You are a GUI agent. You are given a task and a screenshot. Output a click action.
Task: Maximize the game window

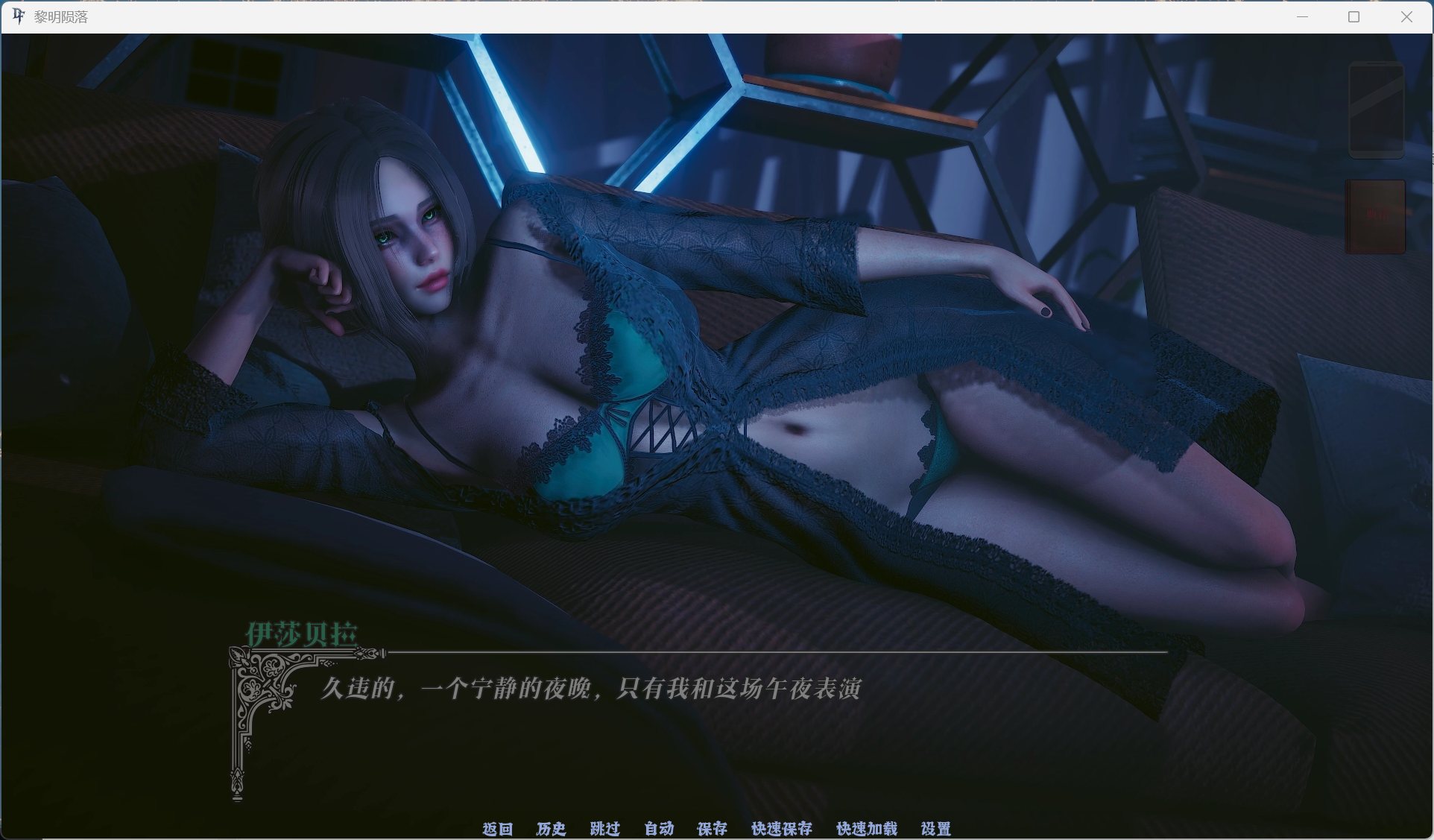[1353, 16]
